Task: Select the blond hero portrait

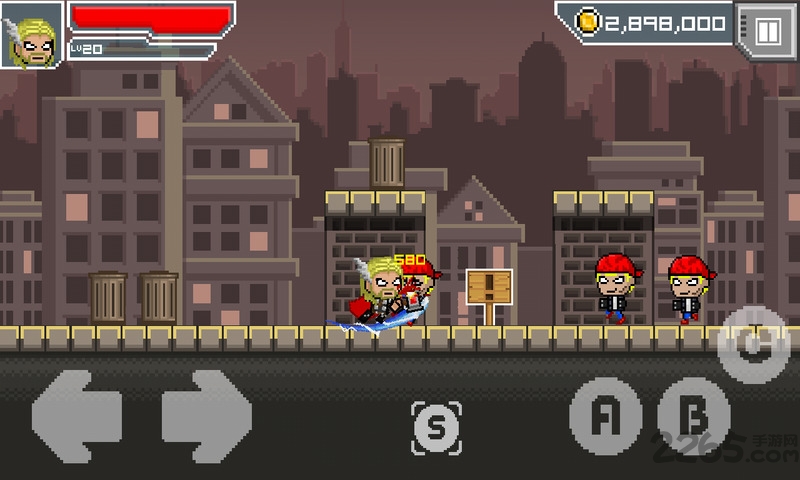Action: point(32,34)
